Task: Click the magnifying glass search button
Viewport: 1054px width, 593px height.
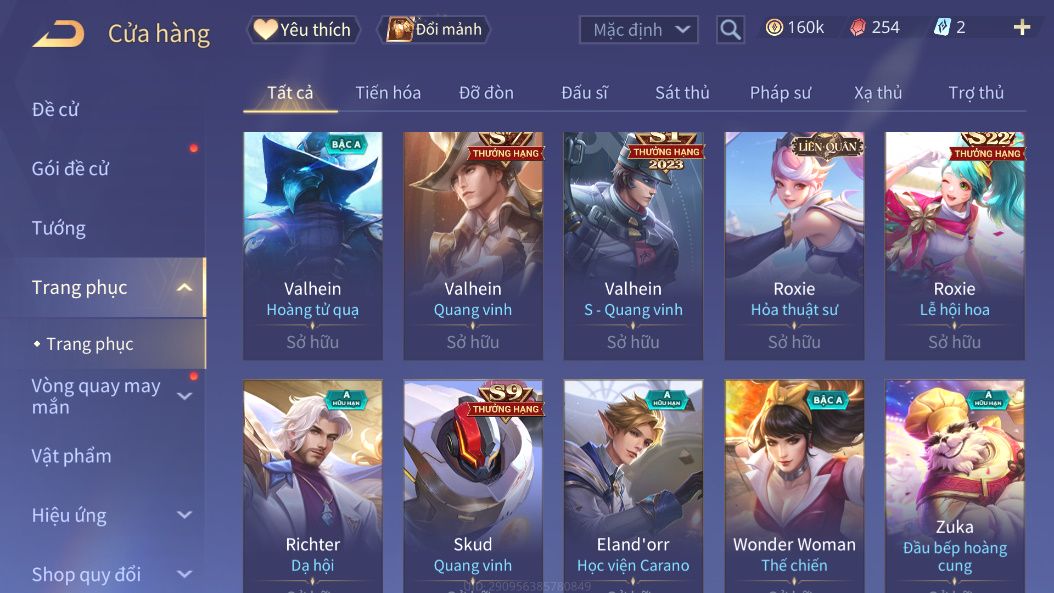Action: click(731, 30)
